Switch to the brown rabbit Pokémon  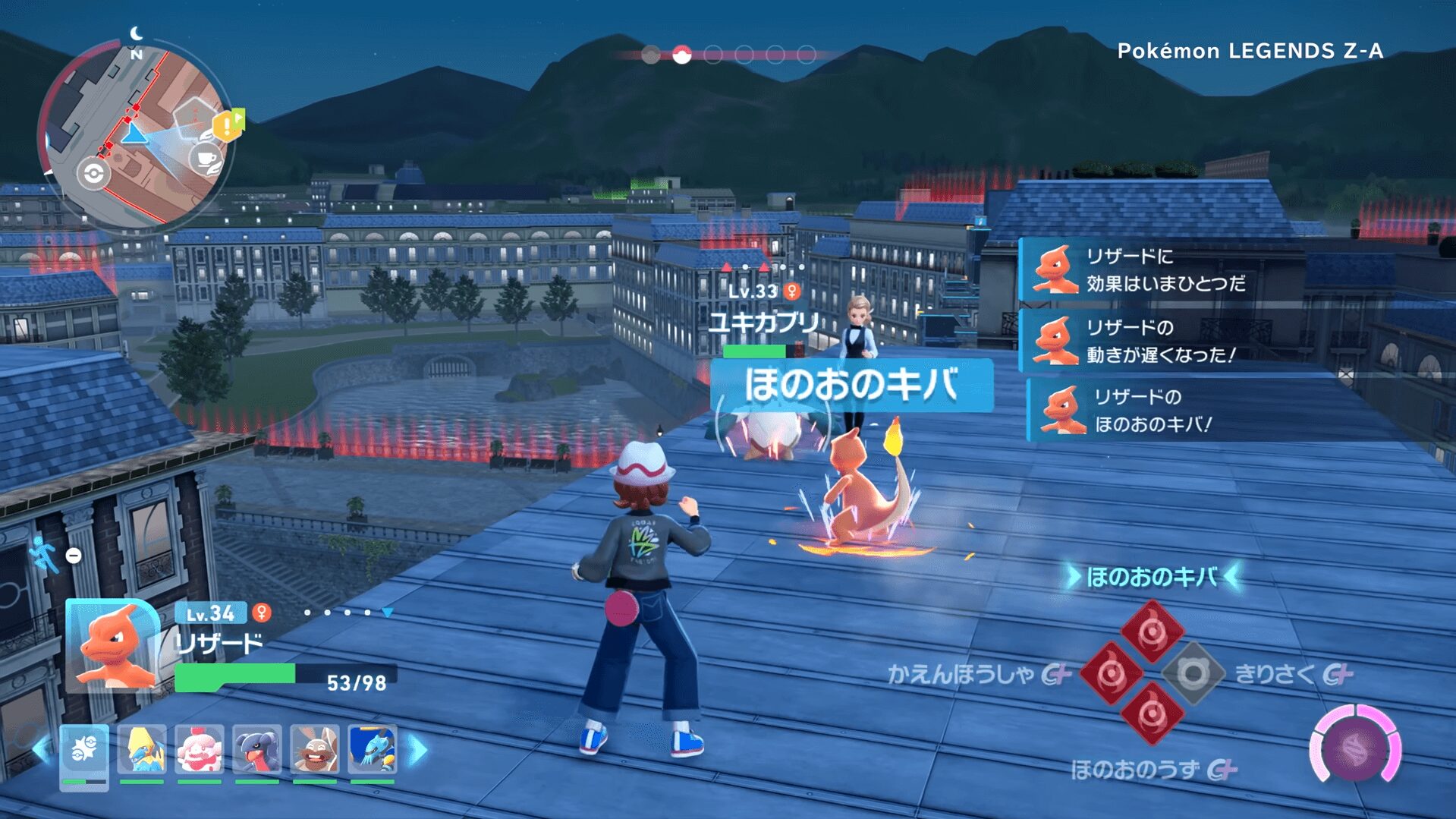[x=315, y=750]
